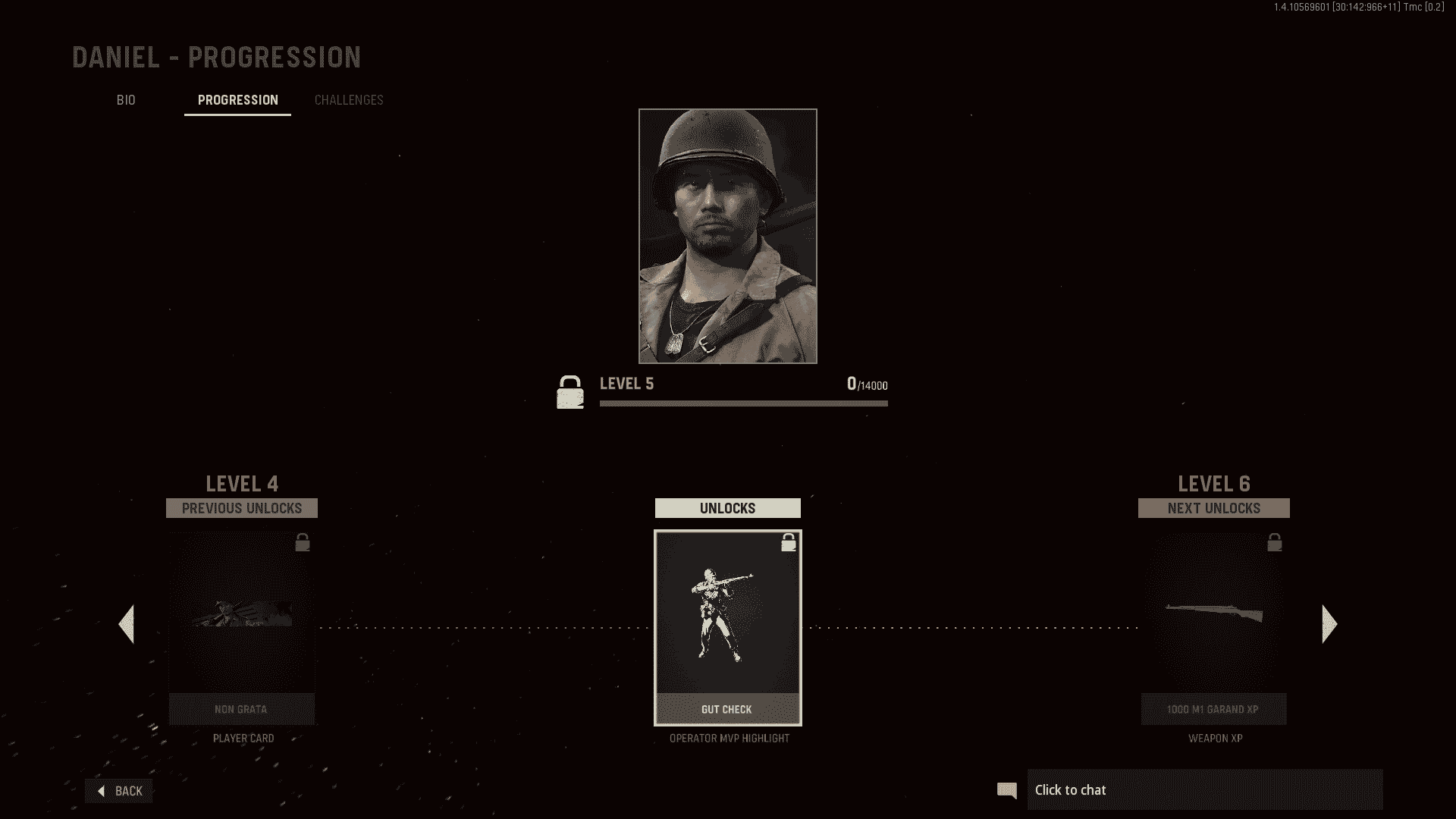The image size is (1456, 819).
Task: Click the sniper artwork on the Non Grata card
Action: (x=241, y=614)
